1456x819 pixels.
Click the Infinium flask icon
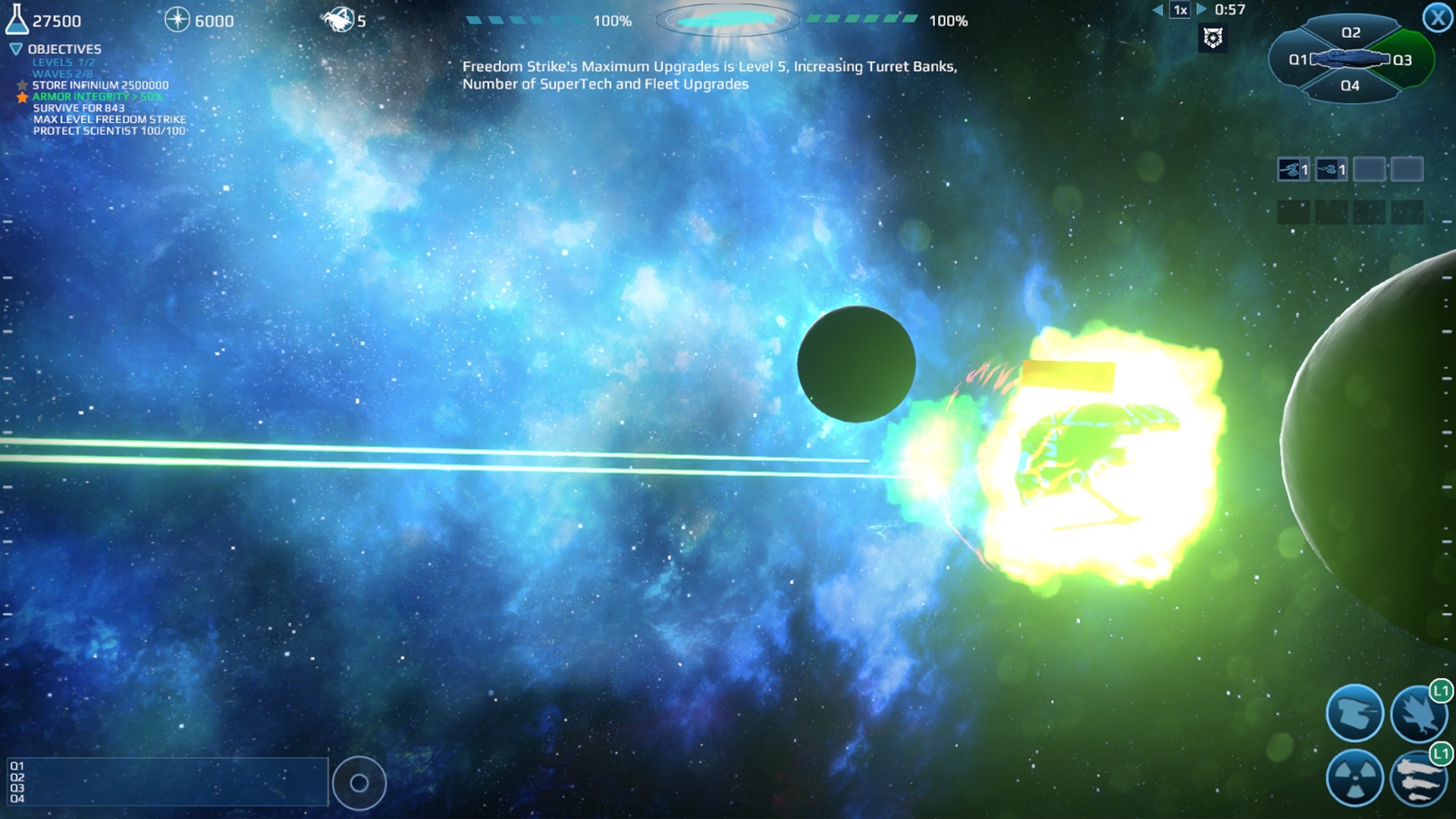point(17,19)
